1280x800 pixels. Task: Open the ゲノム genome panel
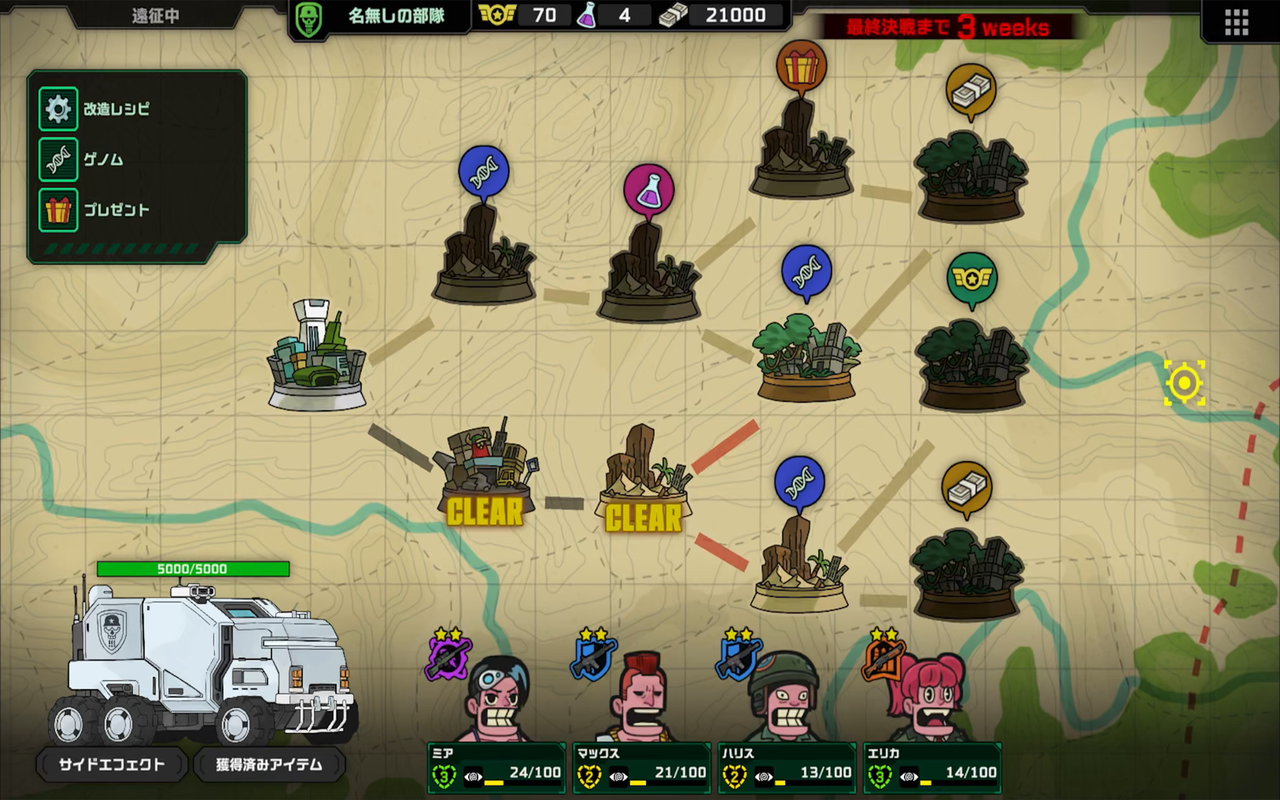(90, 160)
